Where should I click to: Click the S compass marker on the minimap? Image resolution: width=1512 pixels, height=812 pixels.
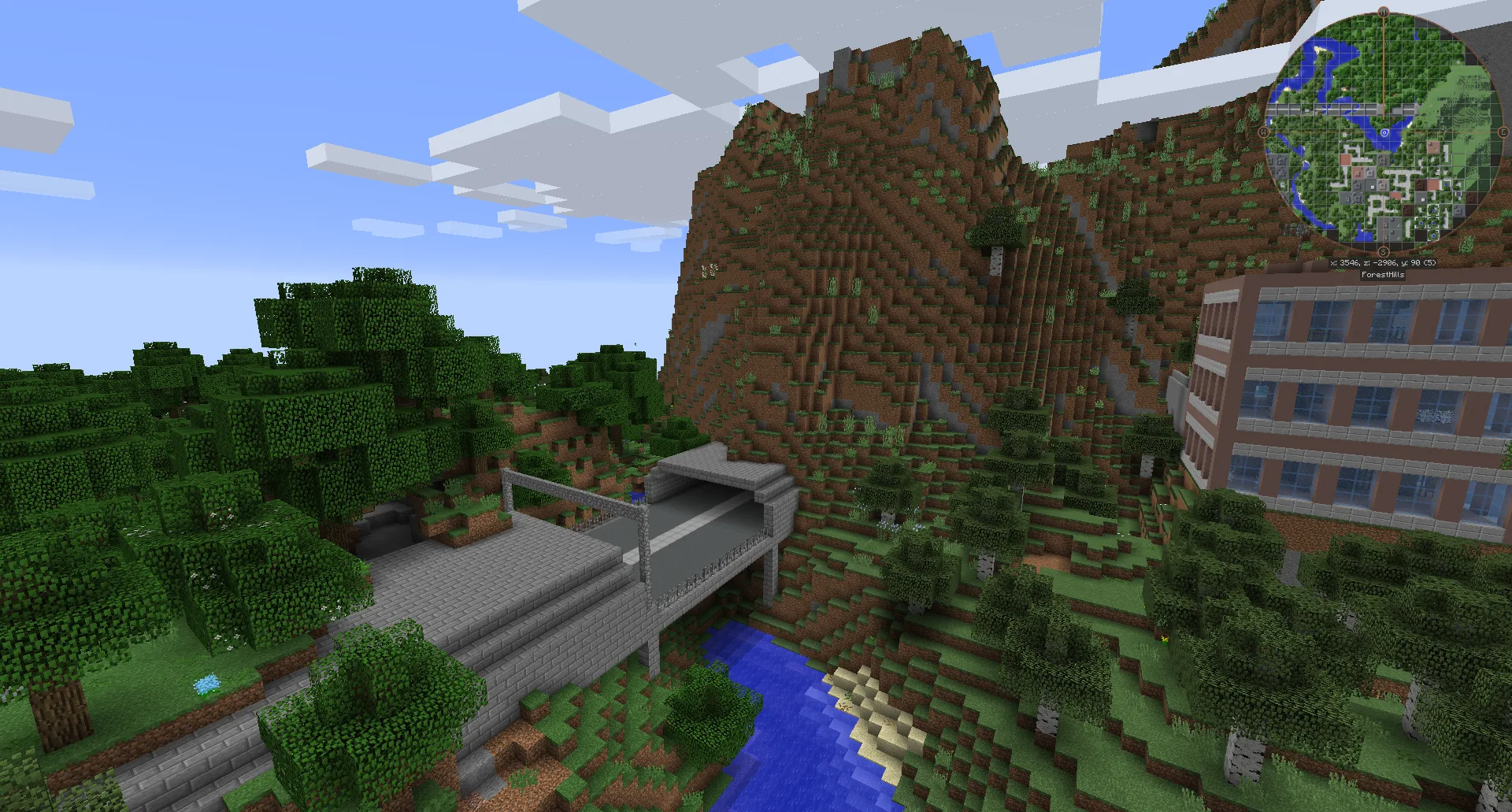click(x=1384, y=250)
